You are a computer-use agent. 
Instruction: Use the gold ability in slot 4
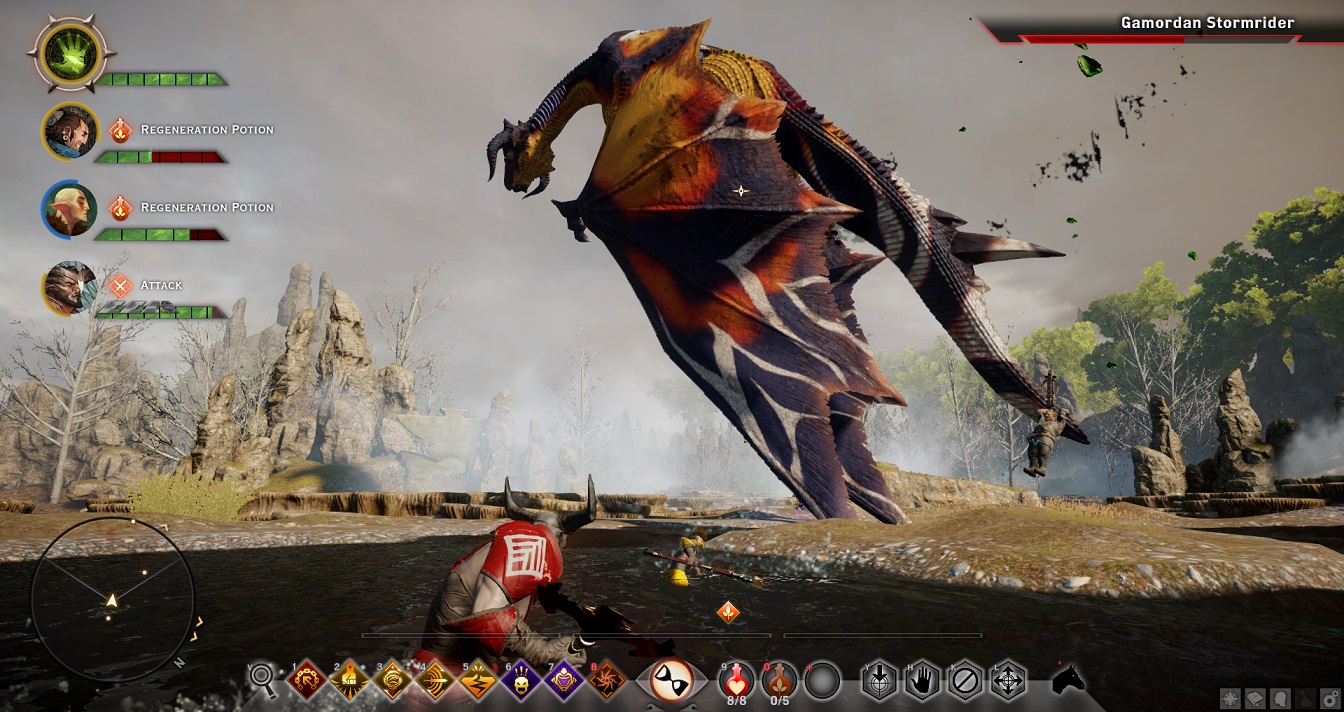435,680
